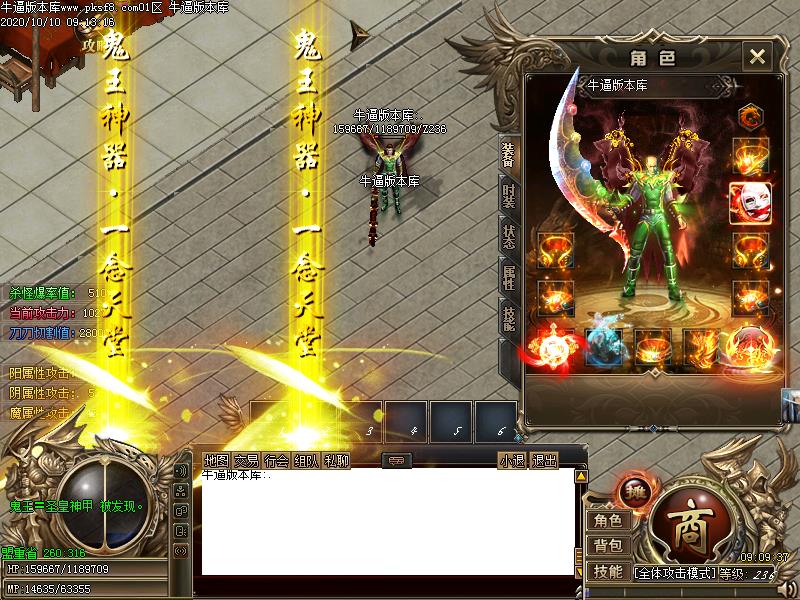Image resolution: width=800 pixels, height=600 pixels.
Task: Switch to the 时装 fashion tab
Action: click(510, 195)
